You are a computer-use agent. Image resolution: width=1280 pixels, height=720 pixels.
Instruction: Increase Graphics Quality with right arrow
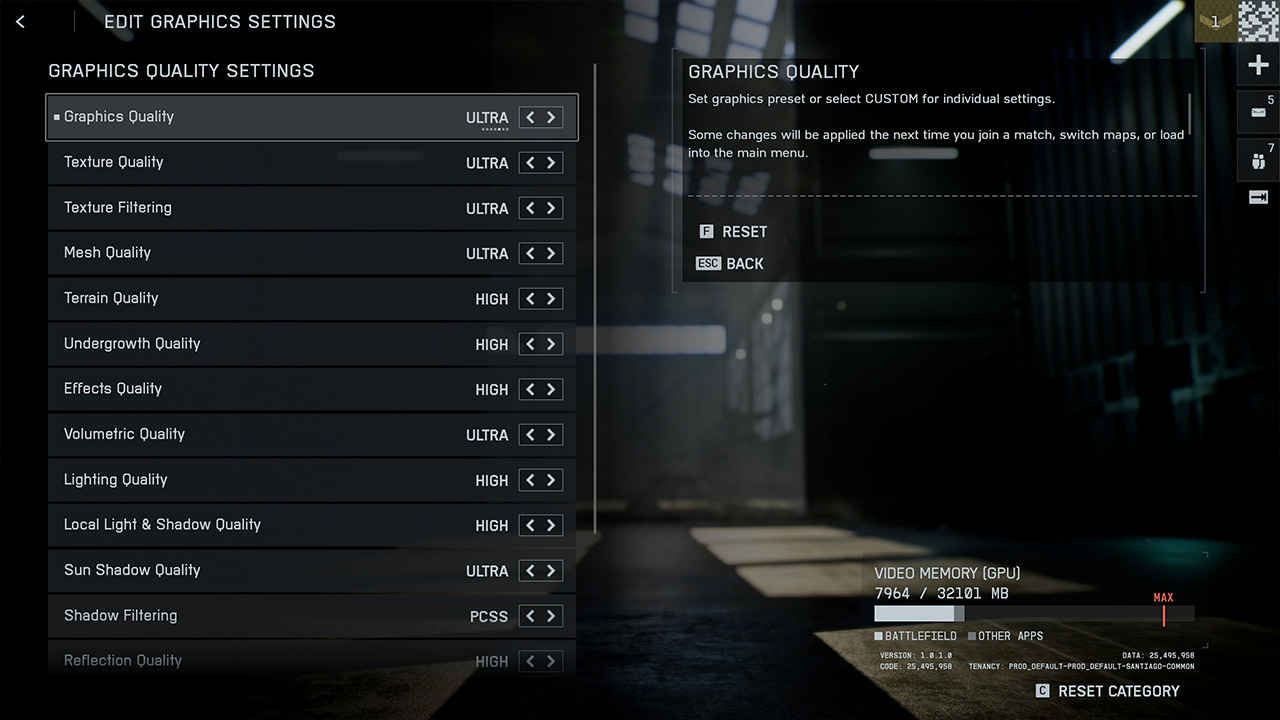[551, 118]
